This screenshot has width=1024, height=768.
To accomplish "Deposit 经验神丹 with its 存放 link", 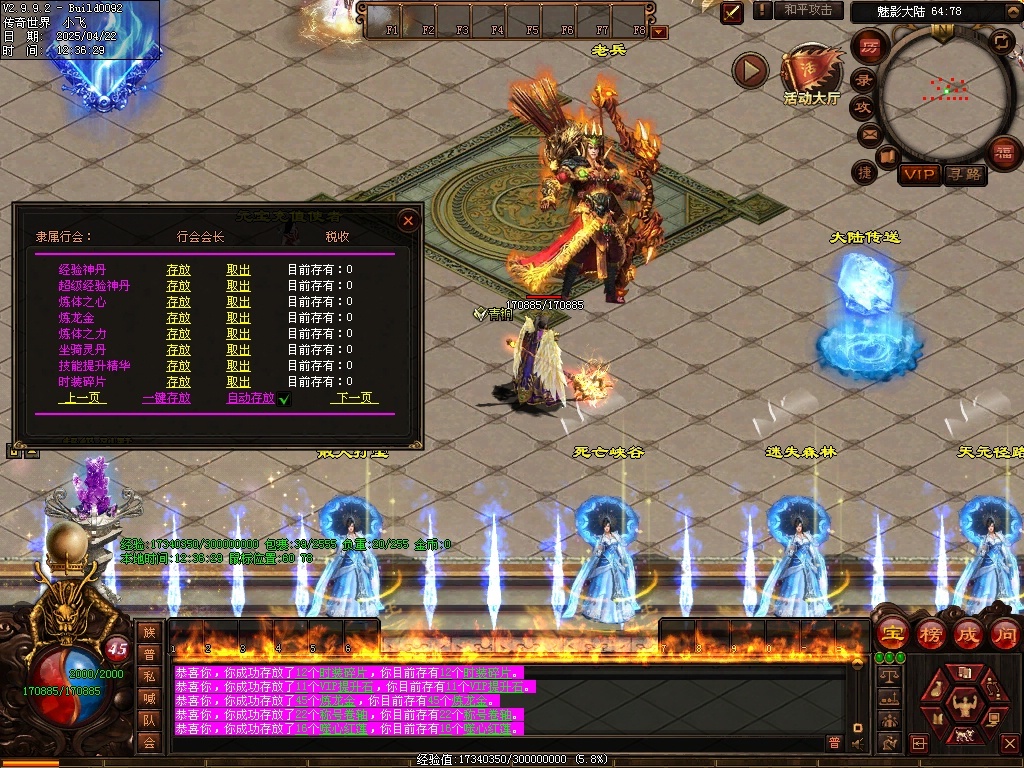I will tap(178, 270).
